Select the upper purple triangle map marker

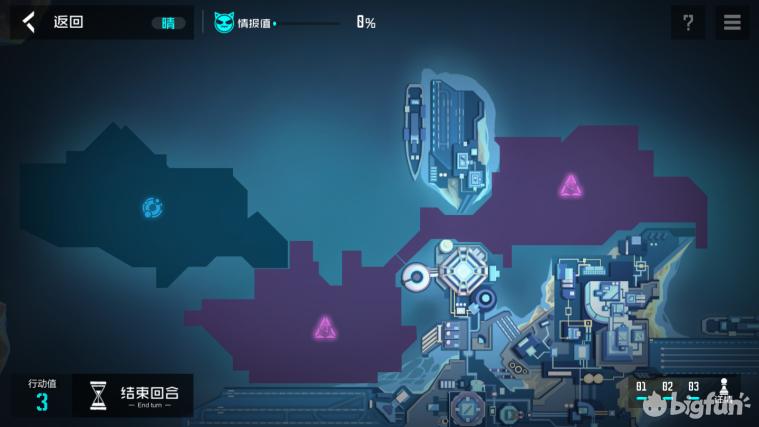[x=570, y=185]
